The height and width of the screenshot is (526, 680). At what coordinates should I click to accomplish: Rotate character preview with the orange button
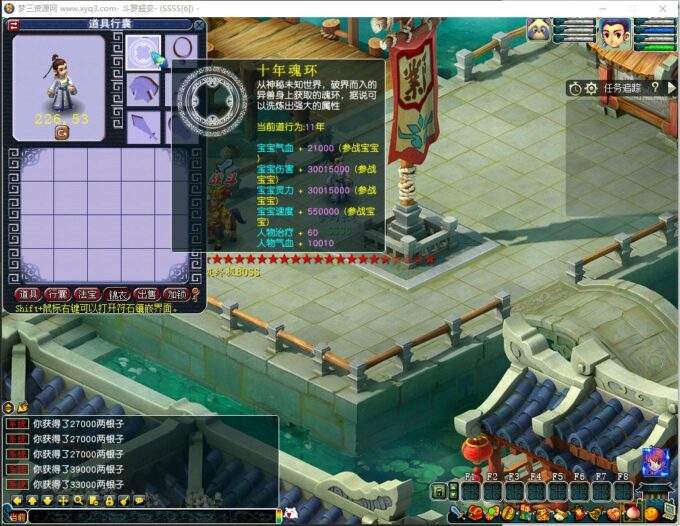tap(61, 131)
